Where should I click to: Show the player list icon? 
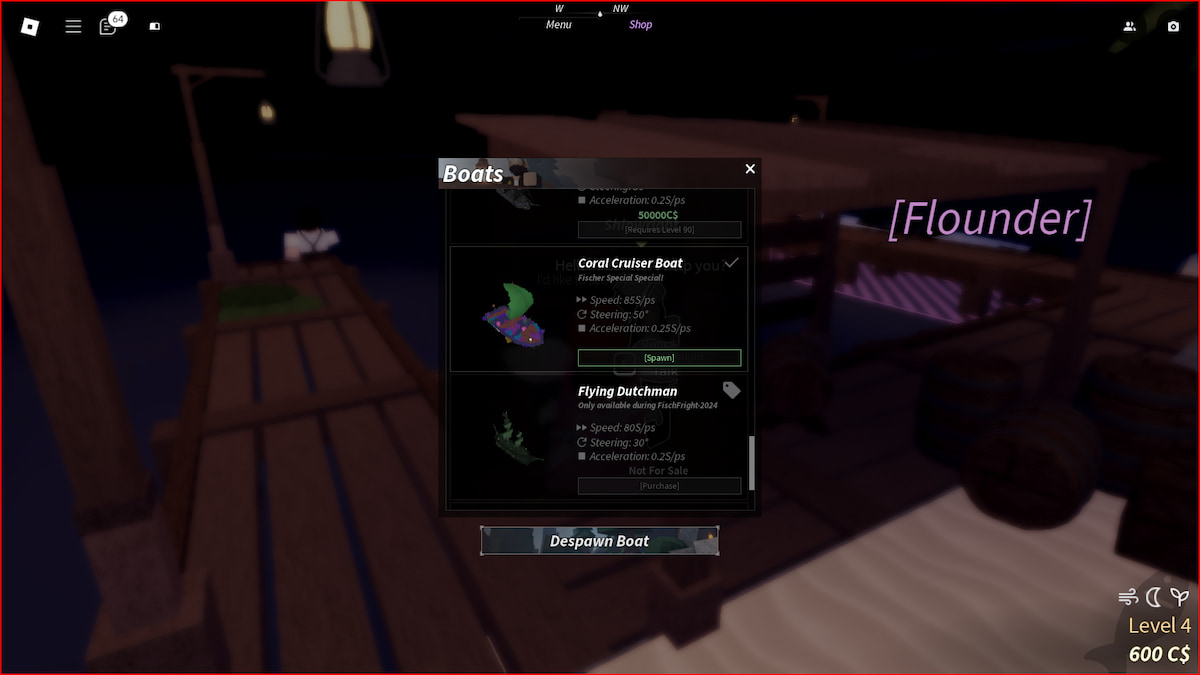point(1129,27)
